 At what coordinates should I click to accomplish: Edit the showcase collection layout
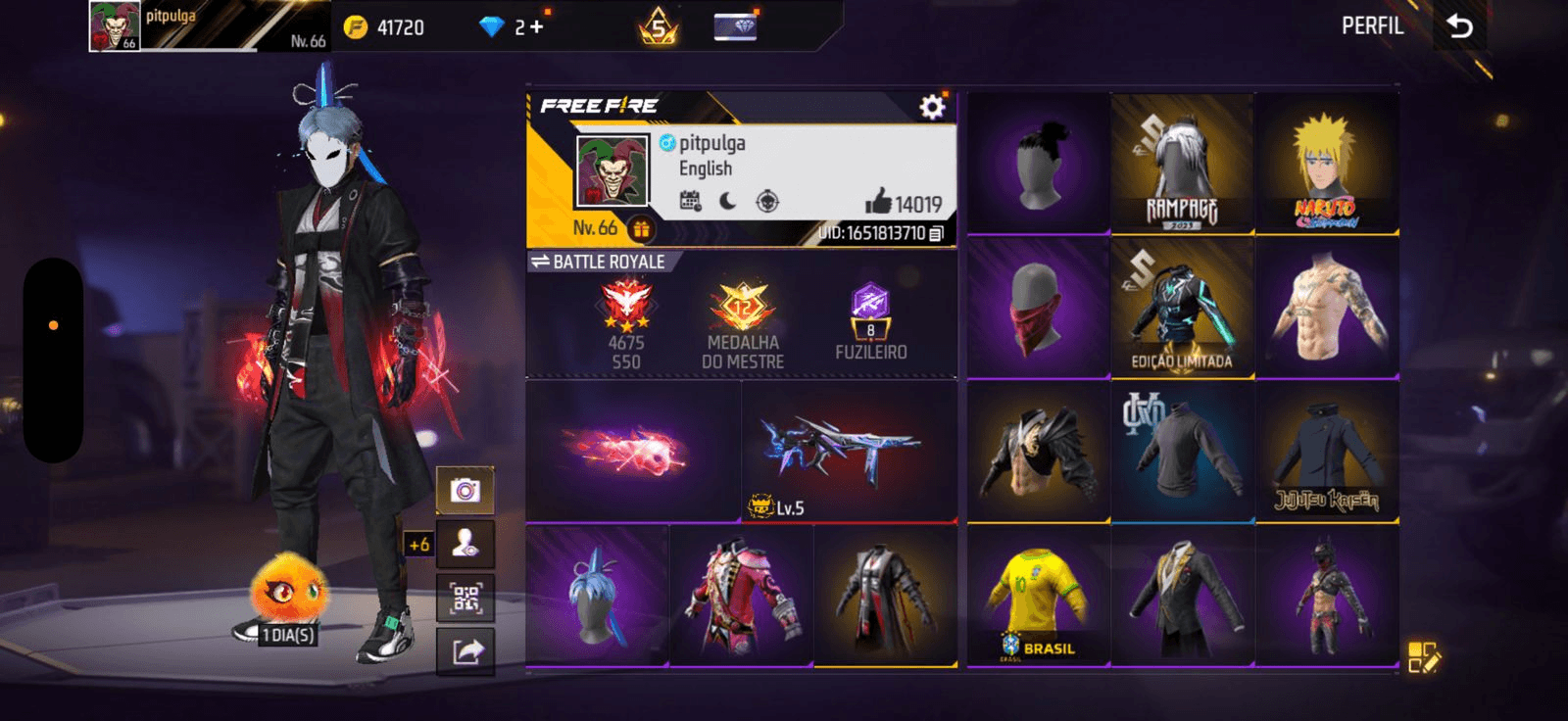click(1423, 657)
